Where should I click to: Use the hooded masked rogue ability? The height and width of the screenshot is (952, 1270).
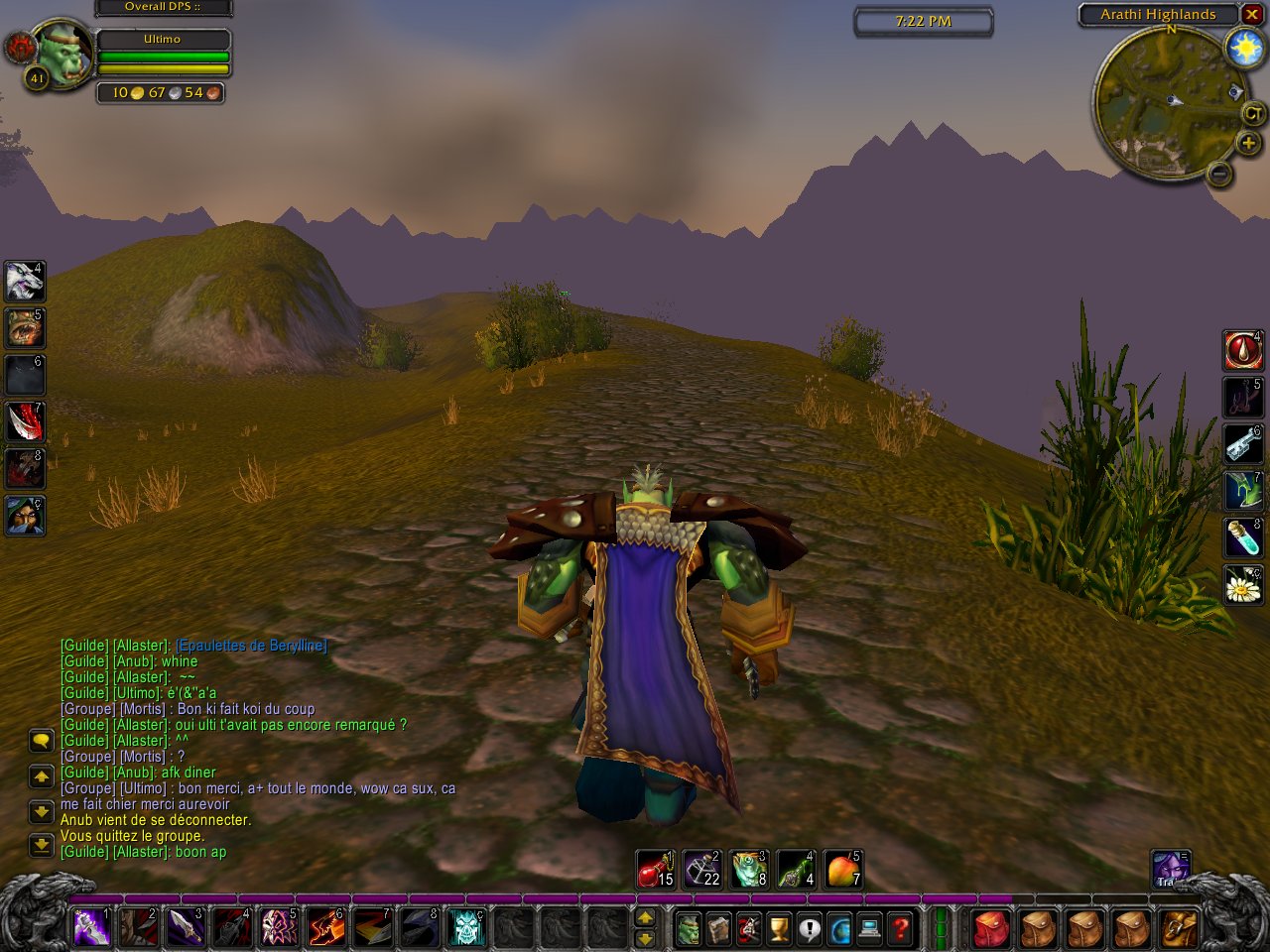(25, 516)
